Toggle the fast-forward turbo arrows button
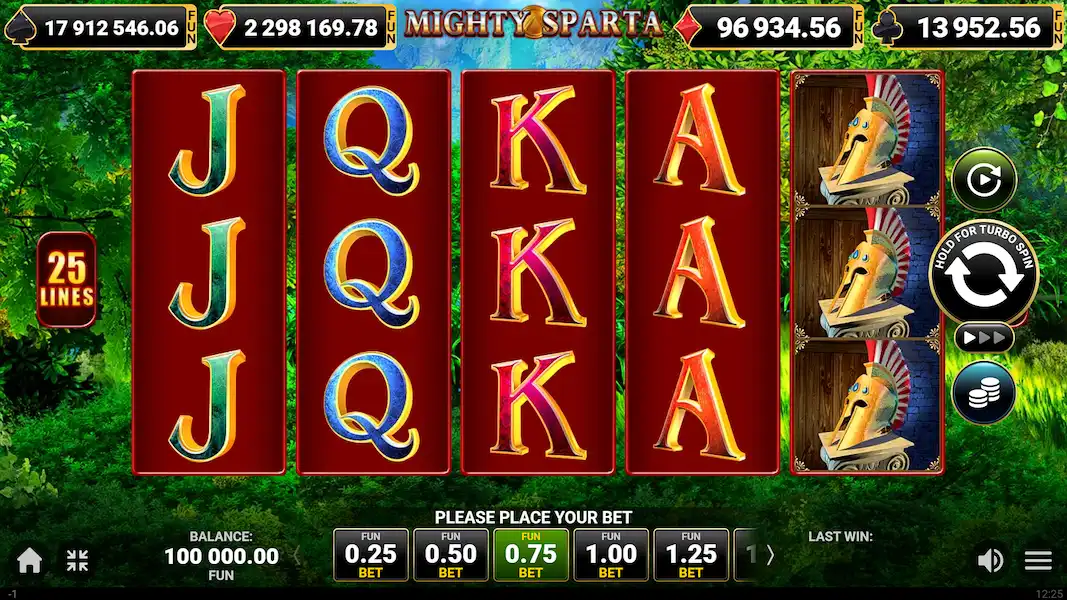Viewport: 1067px width, 600px height. click(x=984, y=338)
